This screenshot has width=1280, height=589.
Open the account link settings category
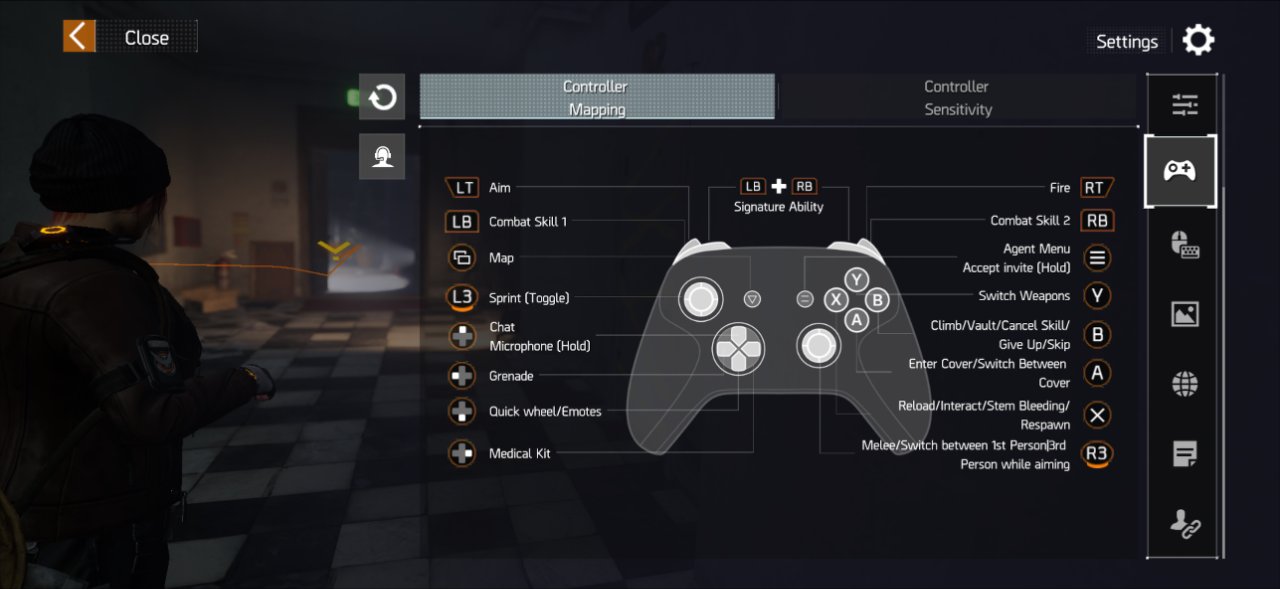point(1185,523)
